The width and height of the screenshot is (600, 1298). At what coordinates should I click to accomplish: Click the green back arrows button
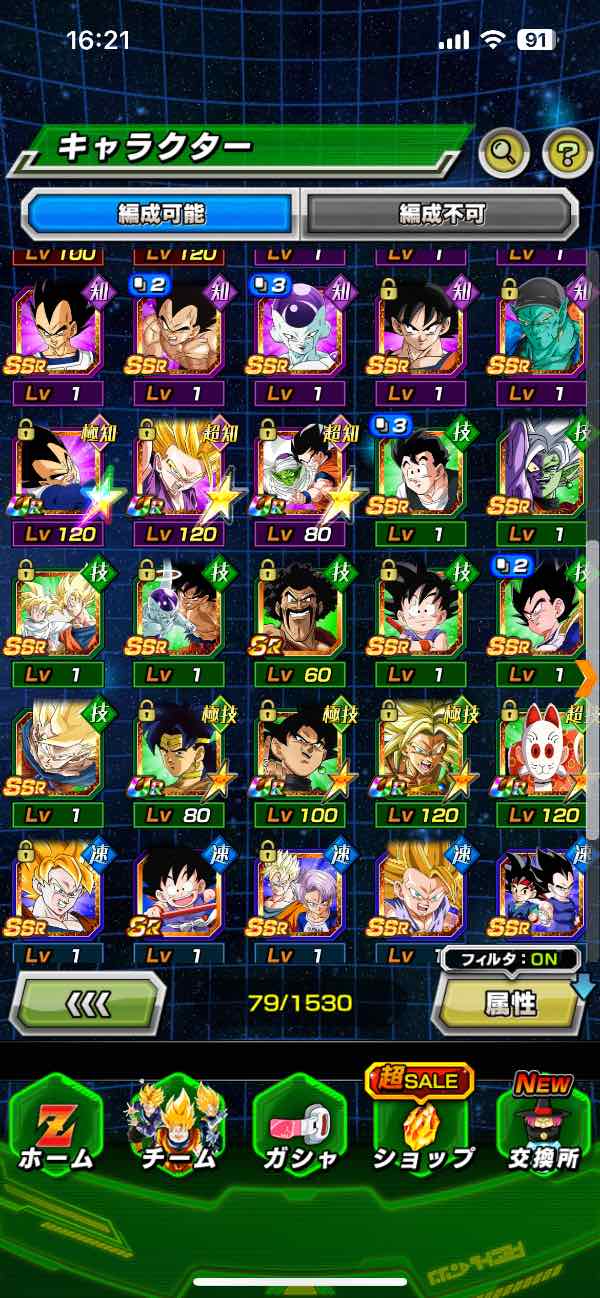[87, 1002]
